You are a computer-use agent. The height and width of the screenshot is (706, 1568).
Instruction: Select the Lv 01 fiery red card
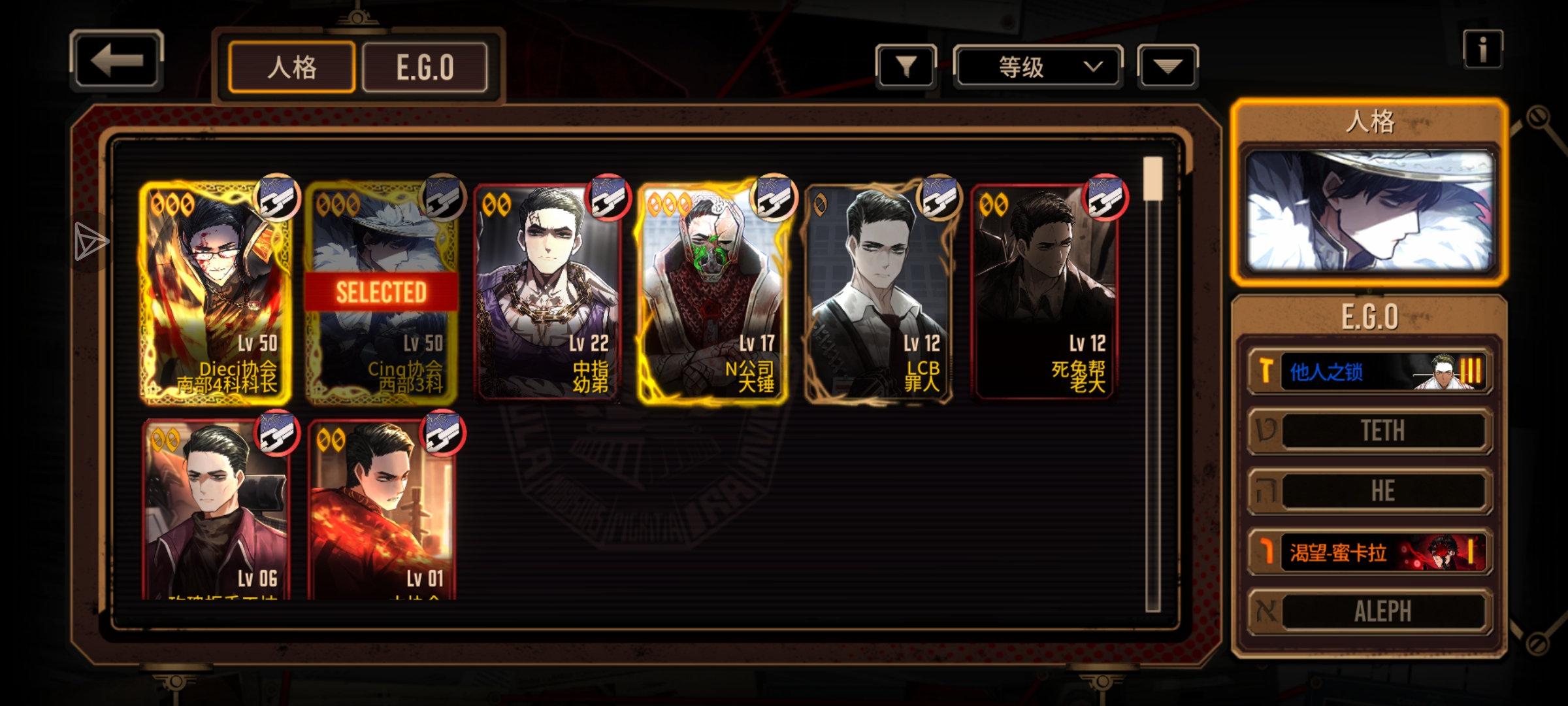tap(381, 510)
